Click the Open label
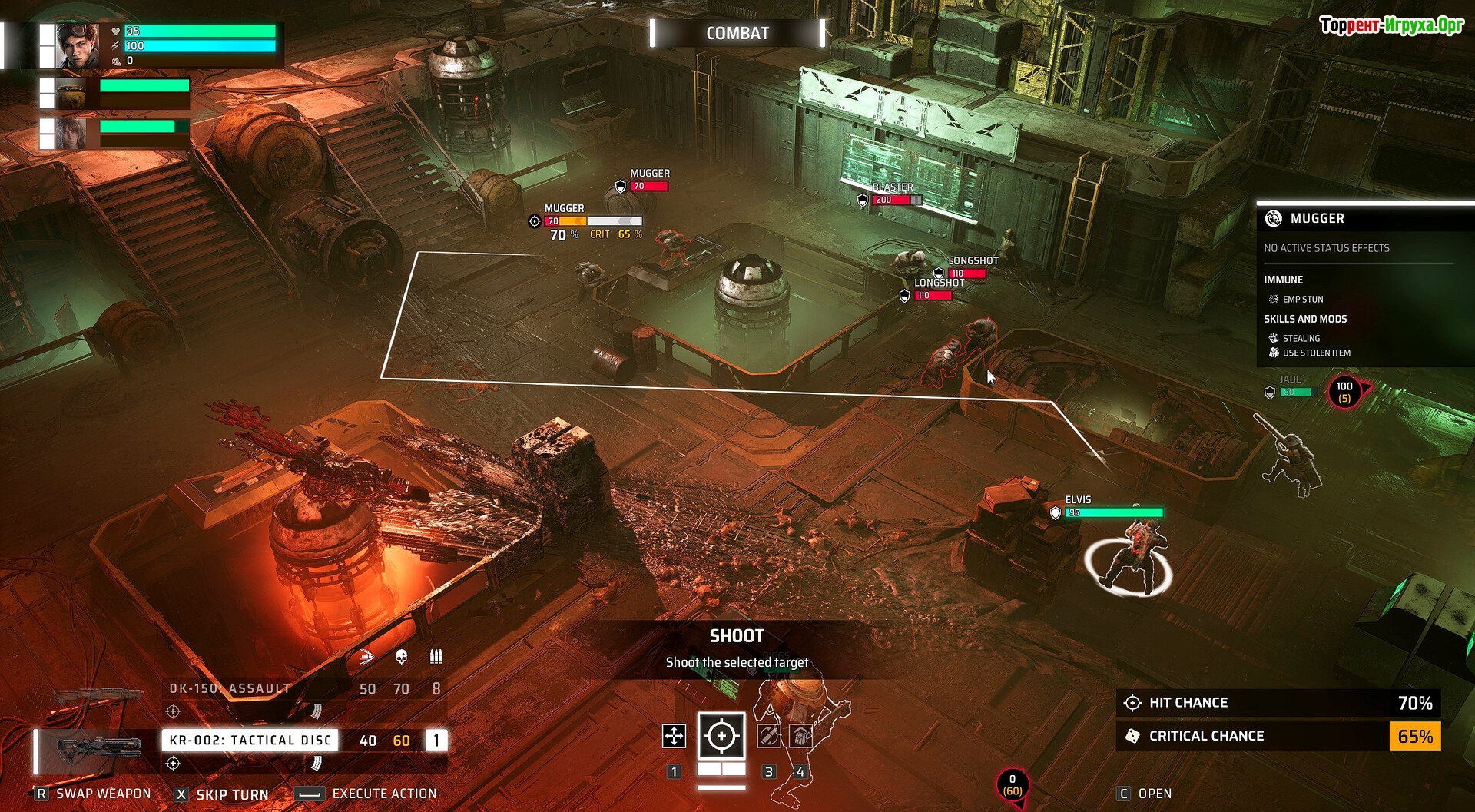1475x812 pixels. [x=1155, y=794]
